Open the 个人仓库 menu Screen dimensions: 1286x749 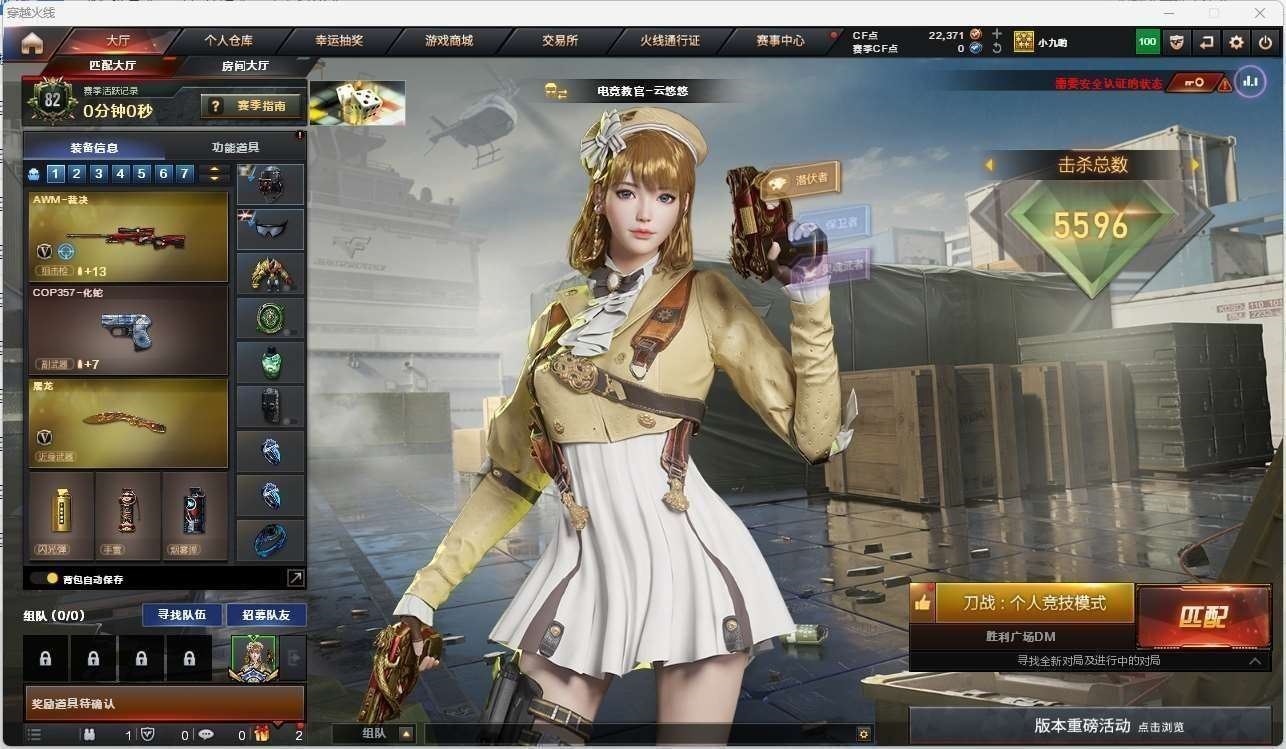click(x=228, y=41)
